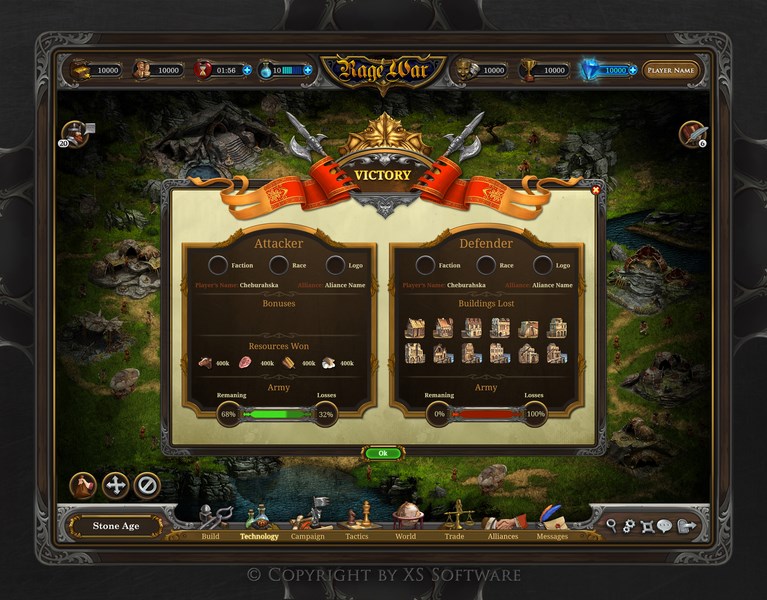Activate the four-arrow move tool

click(x=115, y=485)
